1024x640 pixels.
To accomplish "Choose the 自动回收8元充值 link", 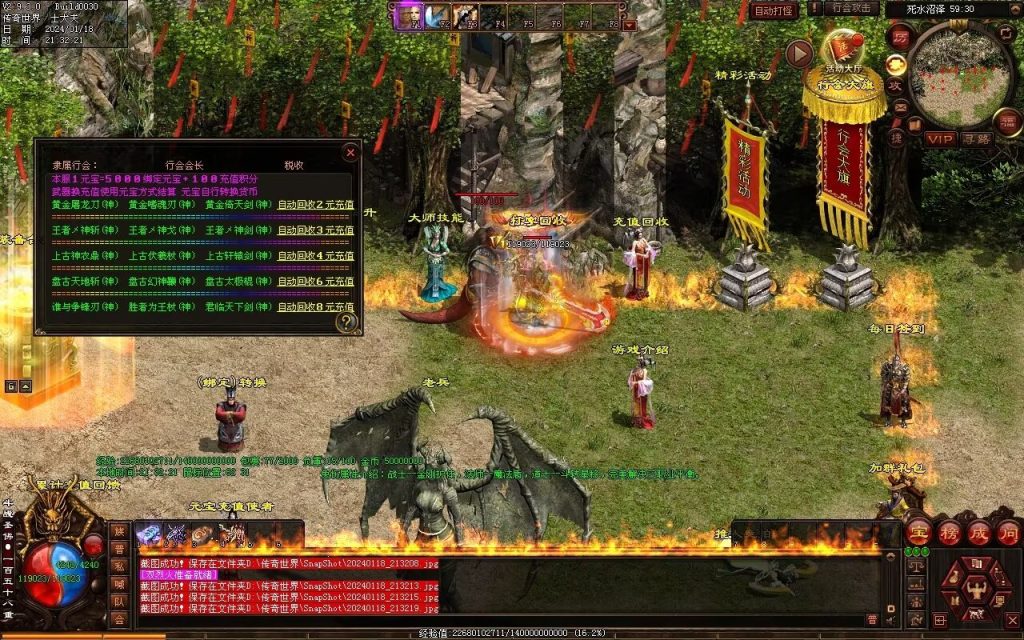I will [315, 308].
